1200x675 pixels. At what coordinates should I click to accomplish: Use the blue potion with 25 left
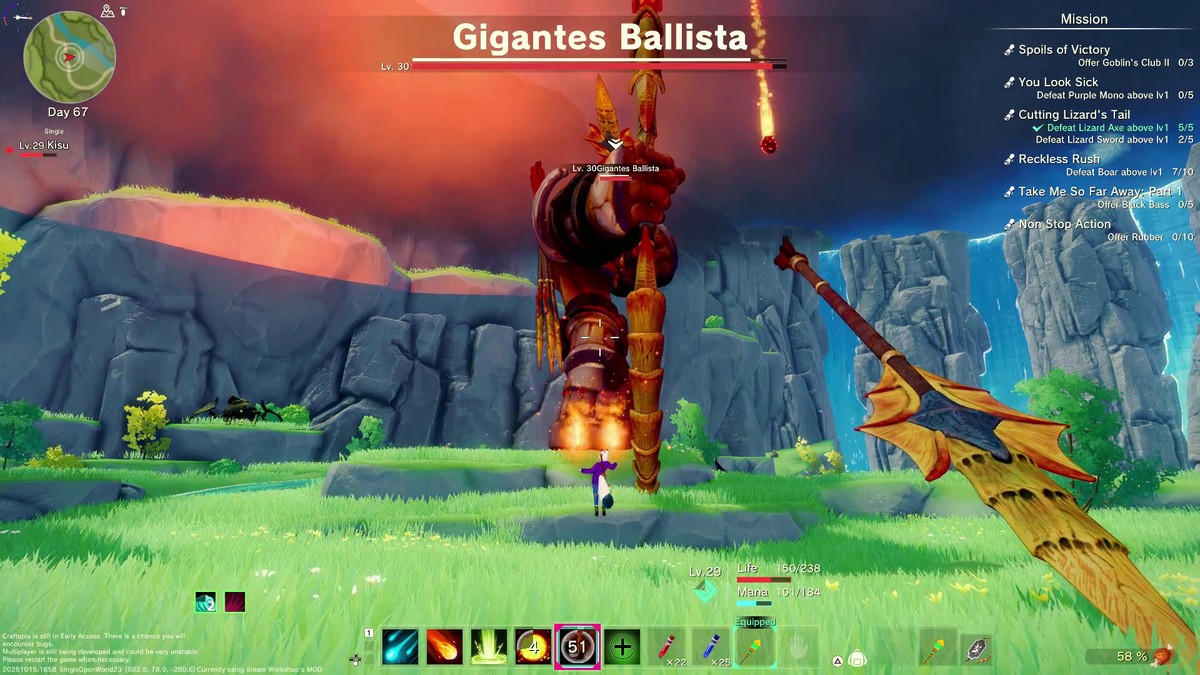(710, 647)
